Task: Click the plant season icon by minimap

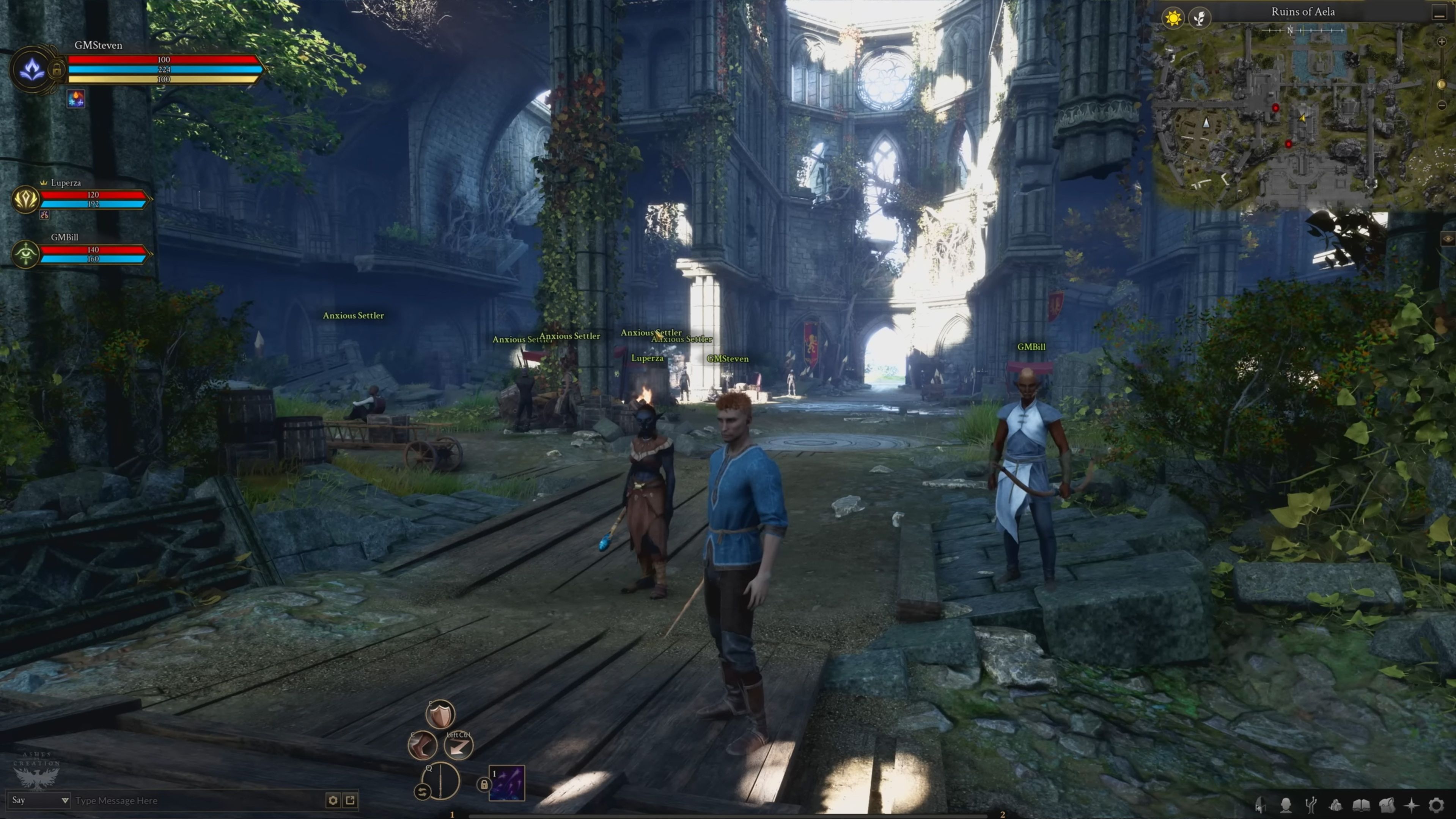Action: click(1199, 18)
